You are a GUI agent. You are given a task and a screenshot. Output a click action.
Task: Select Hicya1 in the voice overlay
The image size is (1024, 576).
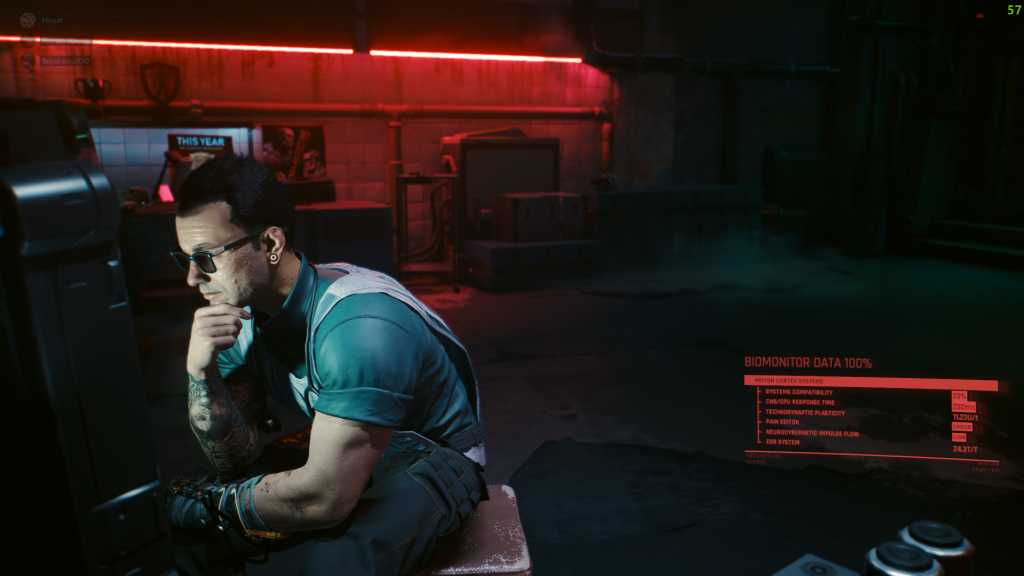(52, 20)
